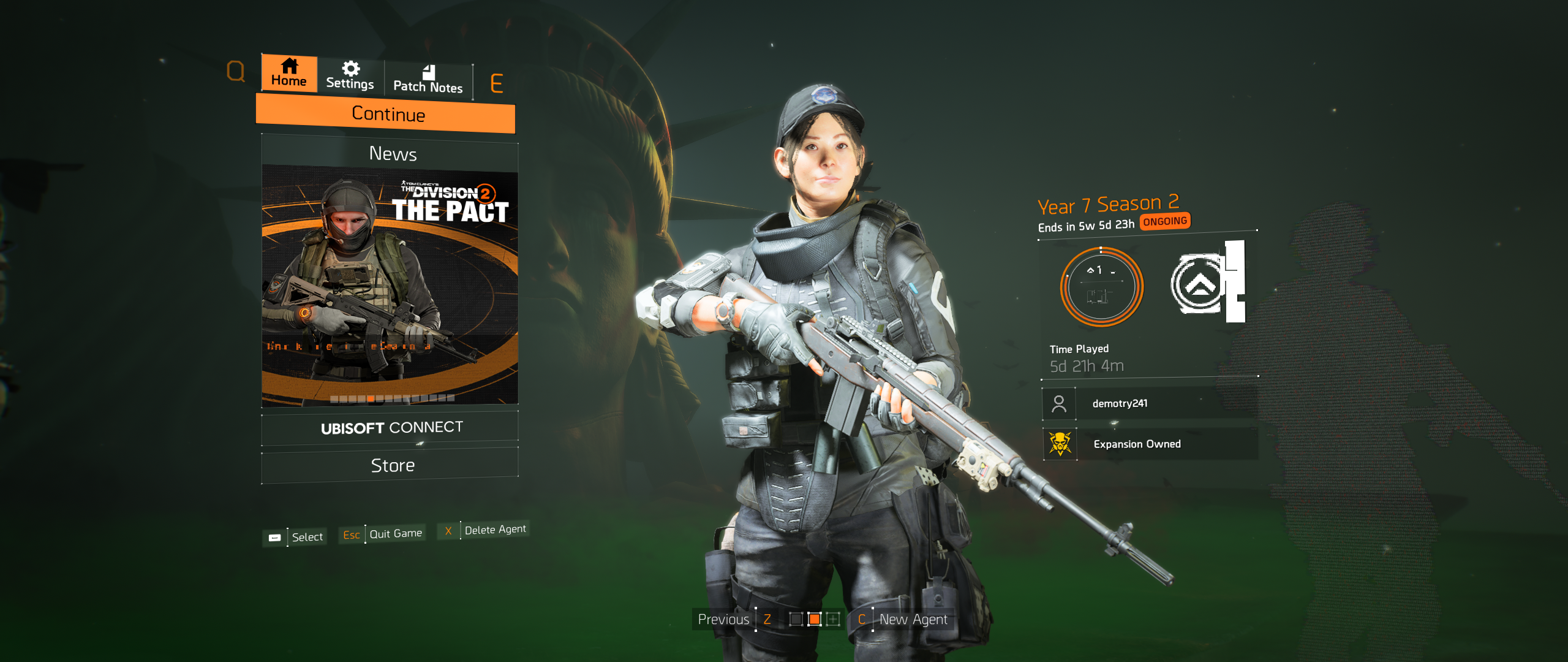This screenshot has width=1568, height=662.
Task: View the Patch Notes tab
Action: [428, 80]
